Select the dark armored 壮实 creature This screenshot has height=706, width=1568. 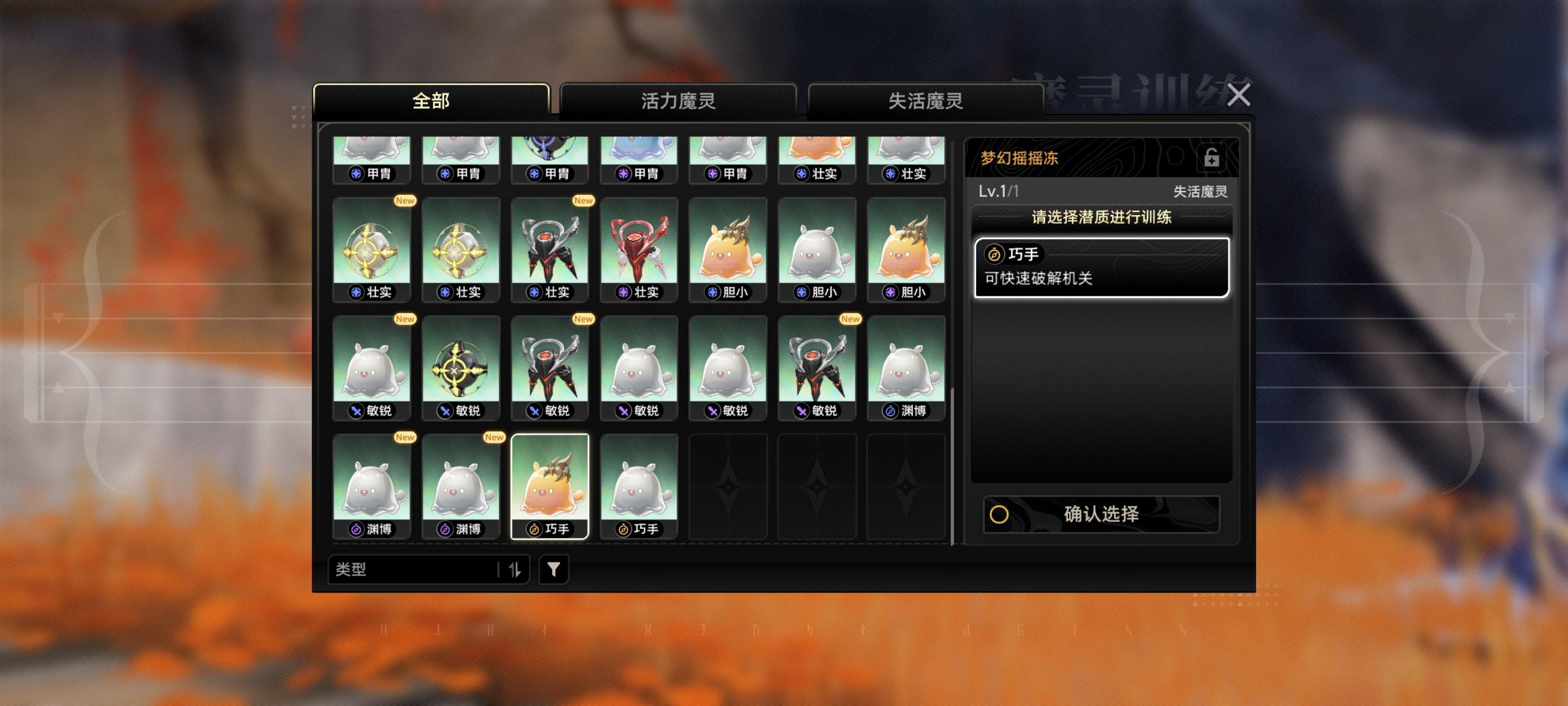[x=550, y=250]
